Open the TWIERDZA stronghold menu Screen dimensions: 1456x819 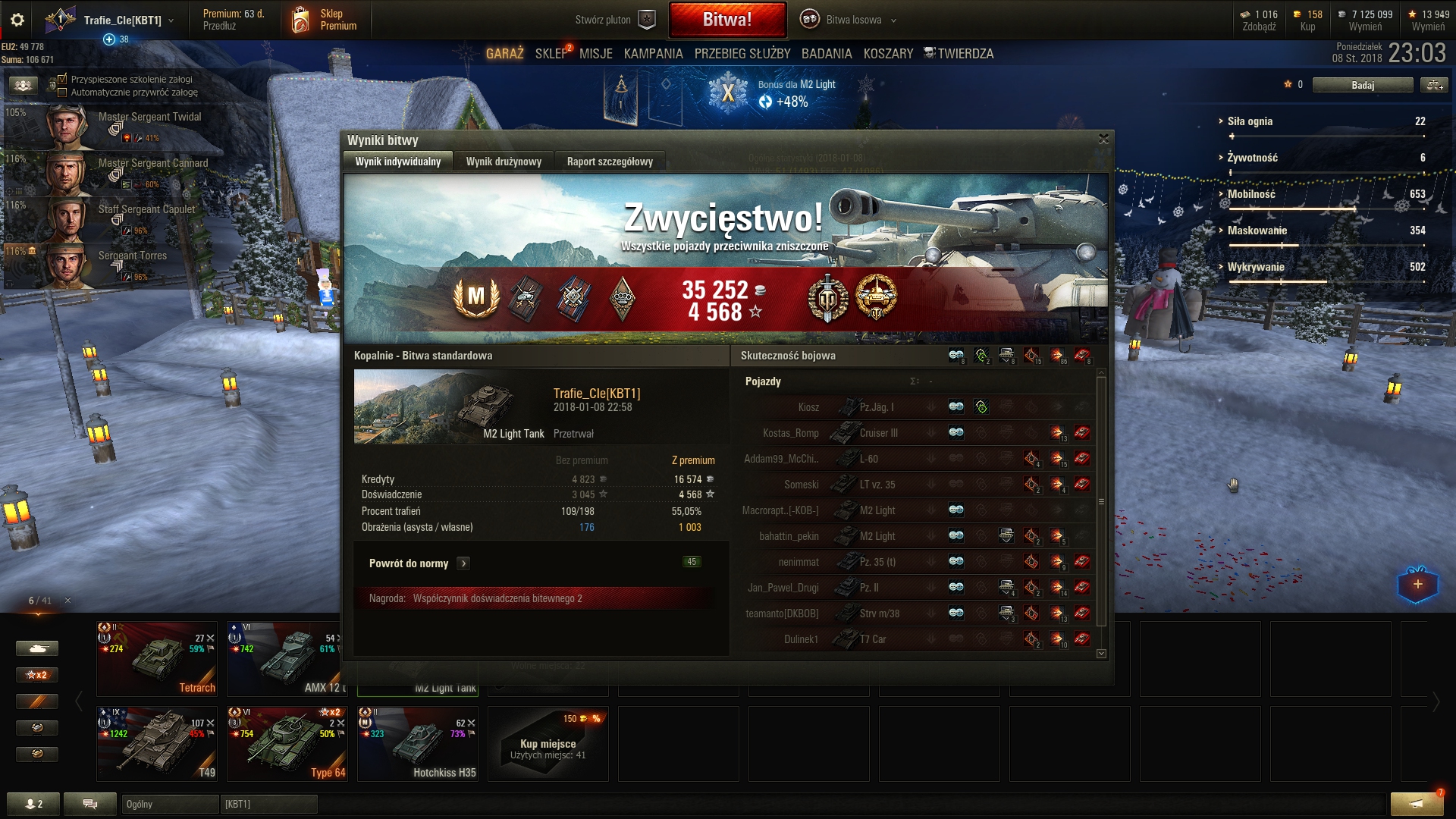[965, 54]
